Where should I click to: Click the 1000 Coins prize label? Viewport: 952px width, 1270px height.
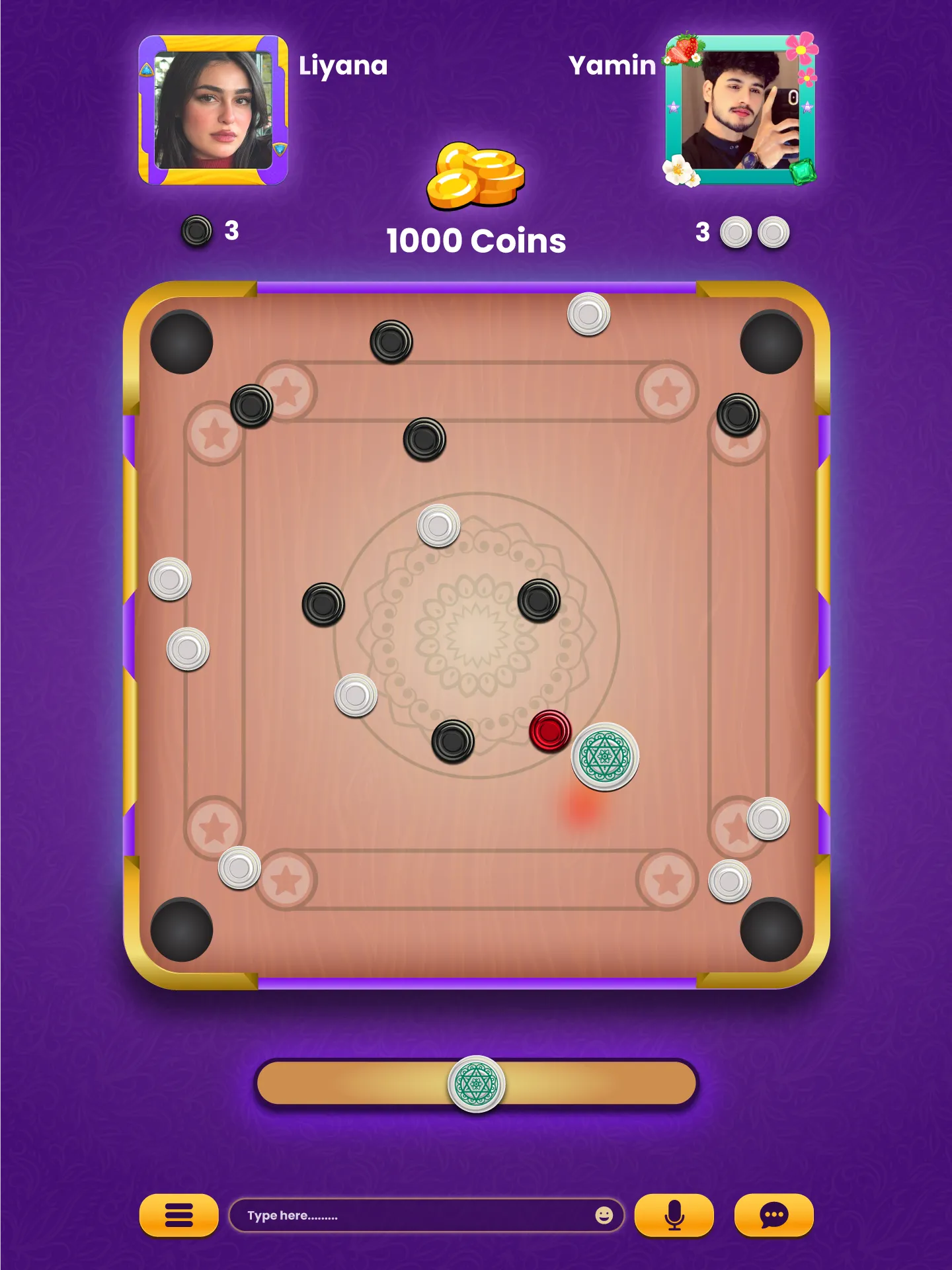[475, 239]
